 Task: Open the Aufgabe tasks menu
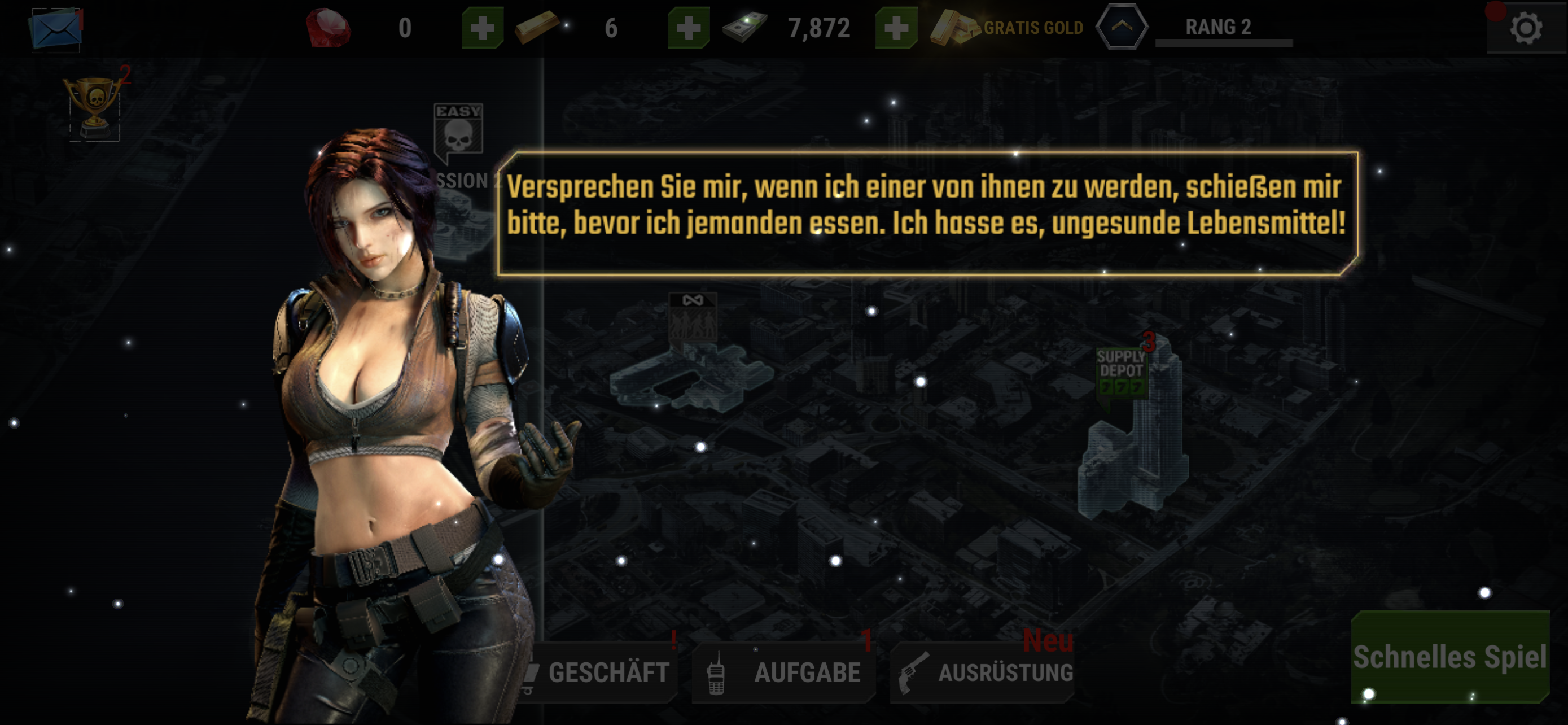(785, 672)
